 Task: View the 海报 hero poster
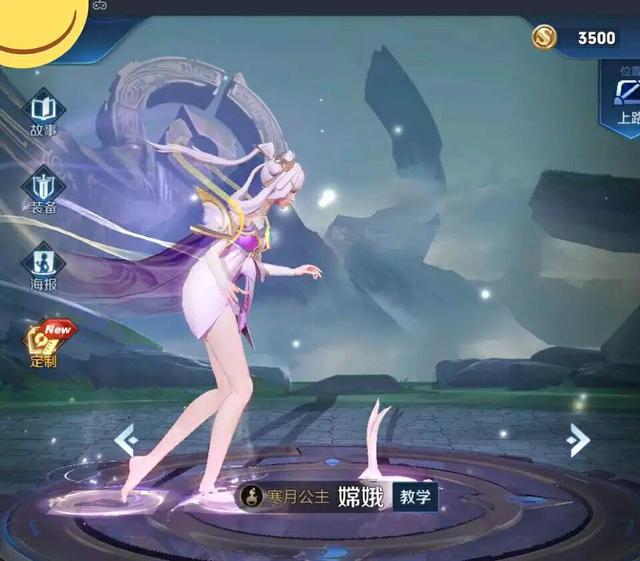pos(43,265)
